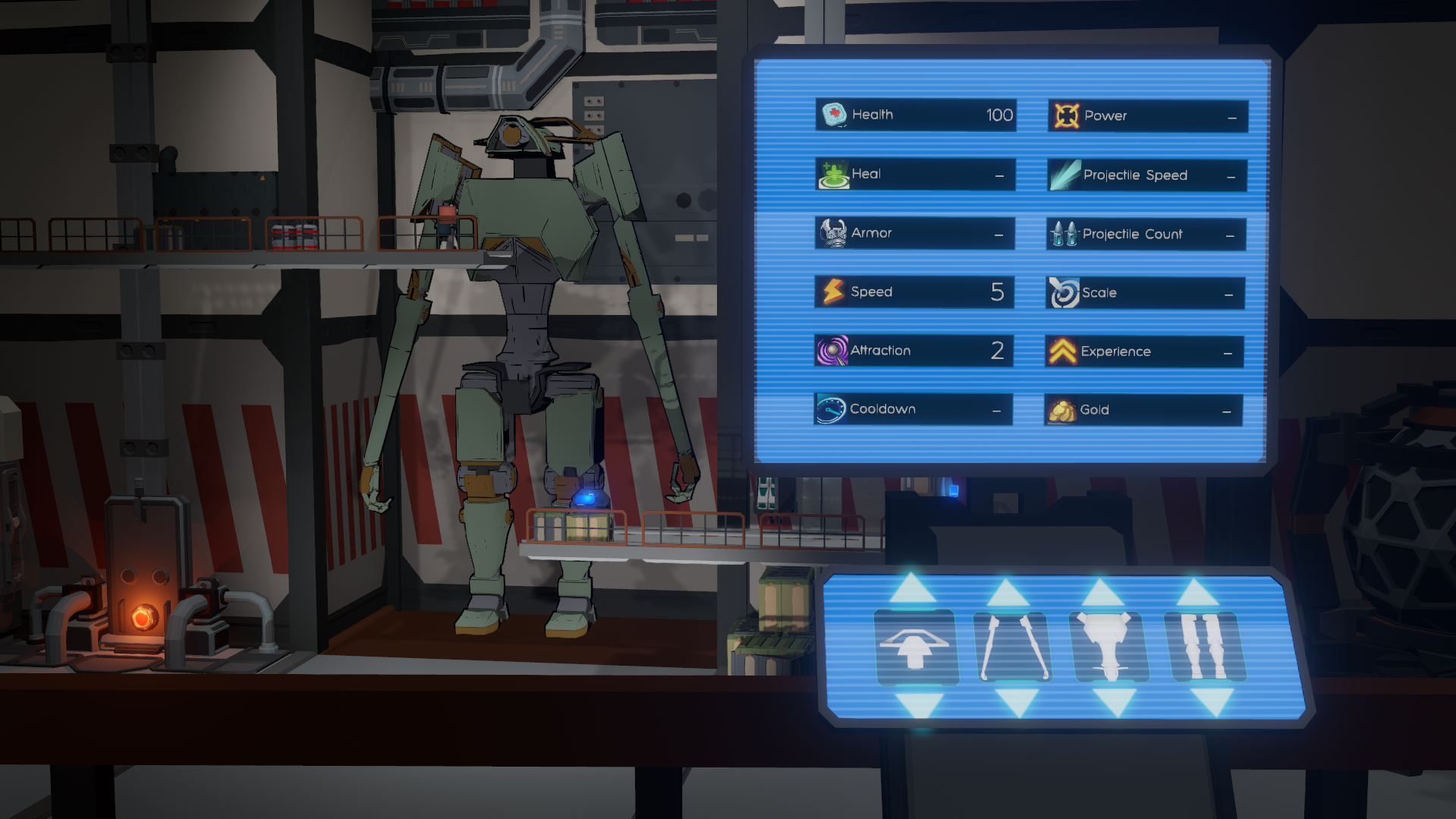This screenshot has height=819, width=1456.
Task: Click the up arrow above the head part
Action: click(x=913, y=590)
